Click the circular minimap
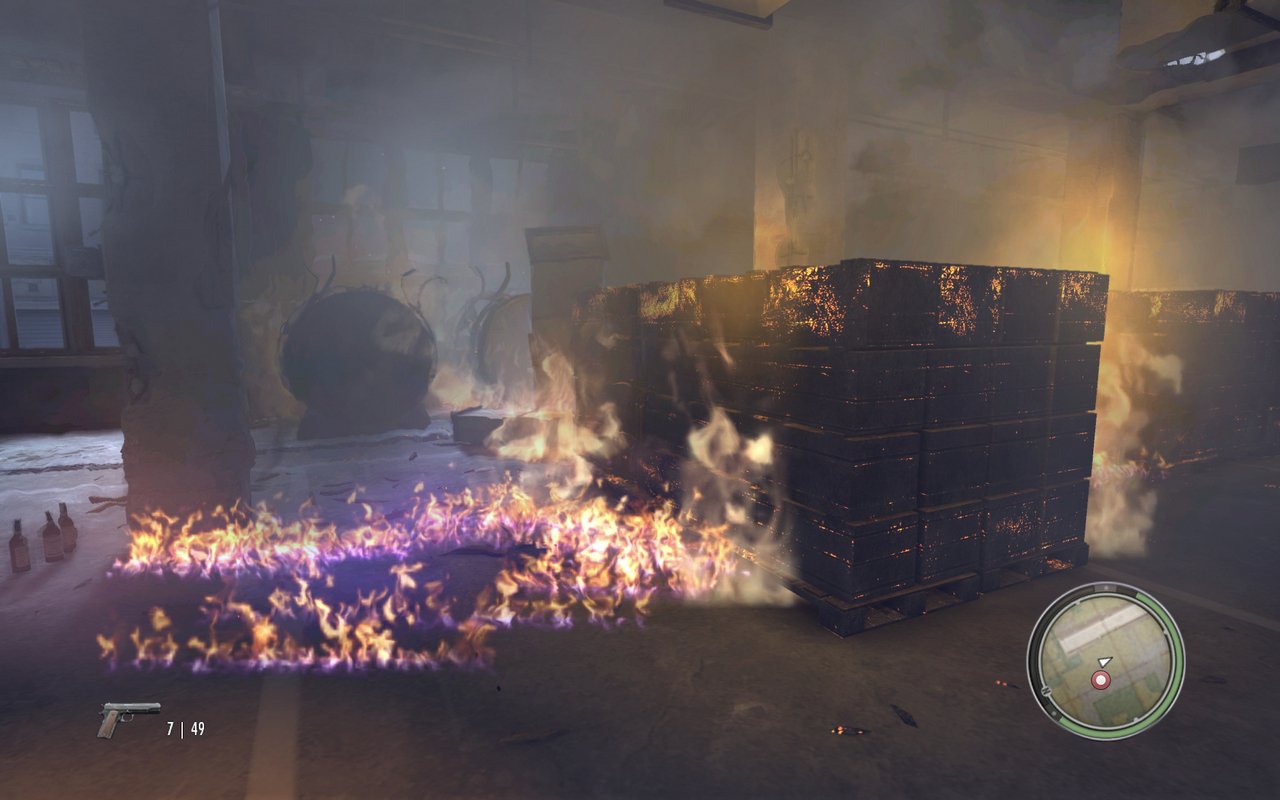Viewport: 1280px width, 800px height. point(1105,660)
